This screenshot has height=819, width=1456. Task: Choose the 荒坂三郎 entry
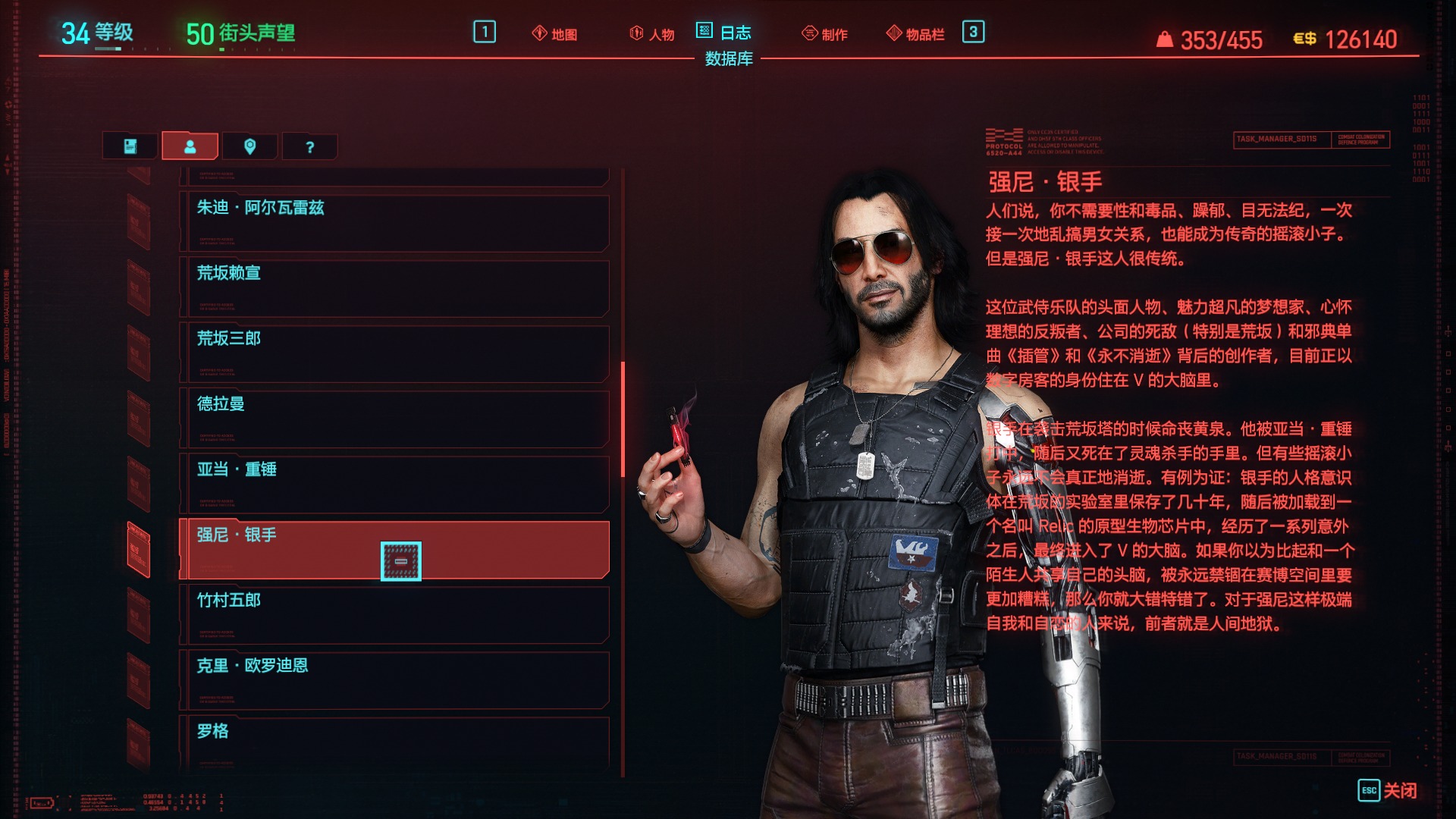(x=394, y=353)
